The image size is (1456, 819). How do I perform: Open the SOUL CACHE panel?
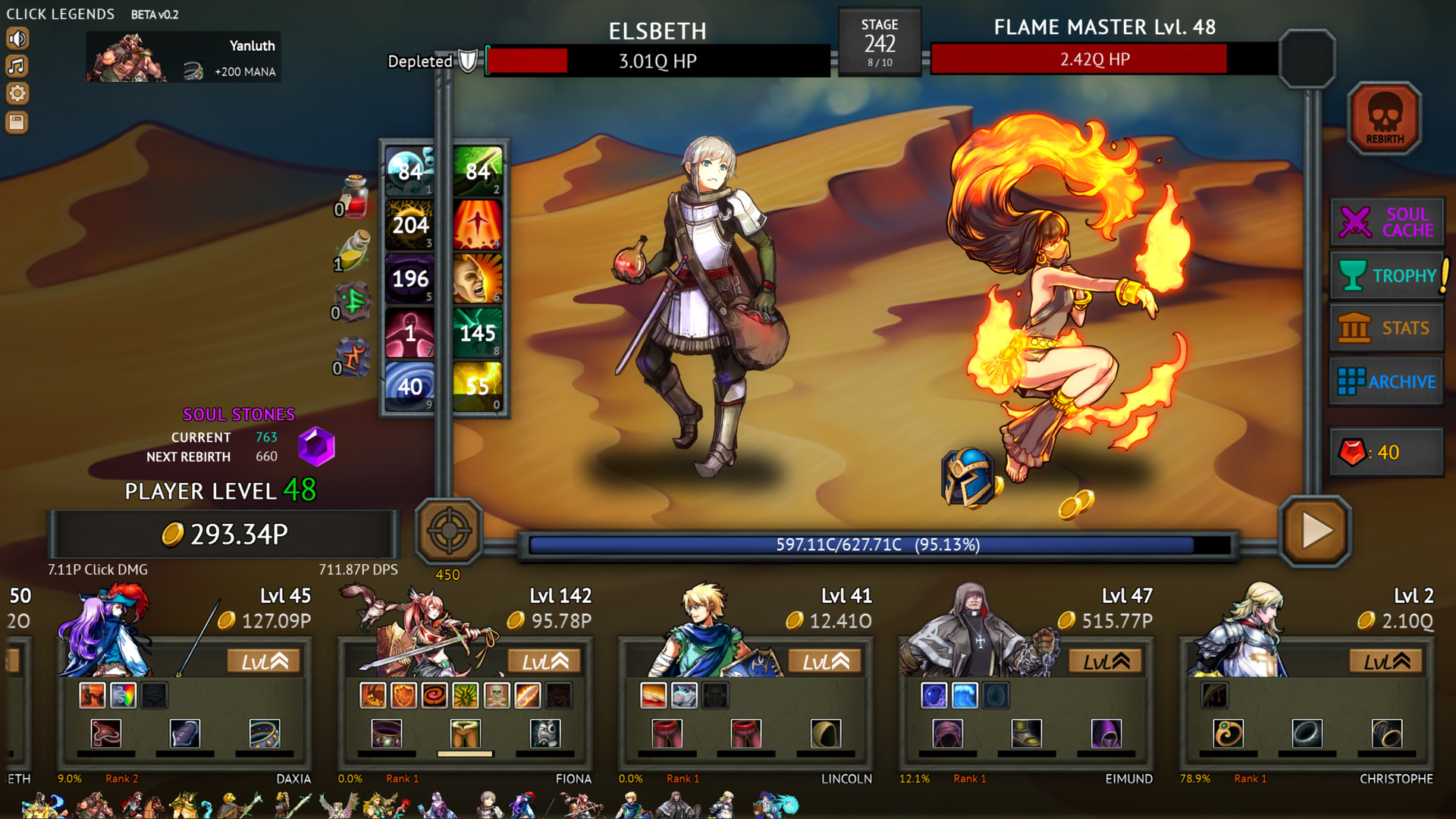pos(1385,222)
